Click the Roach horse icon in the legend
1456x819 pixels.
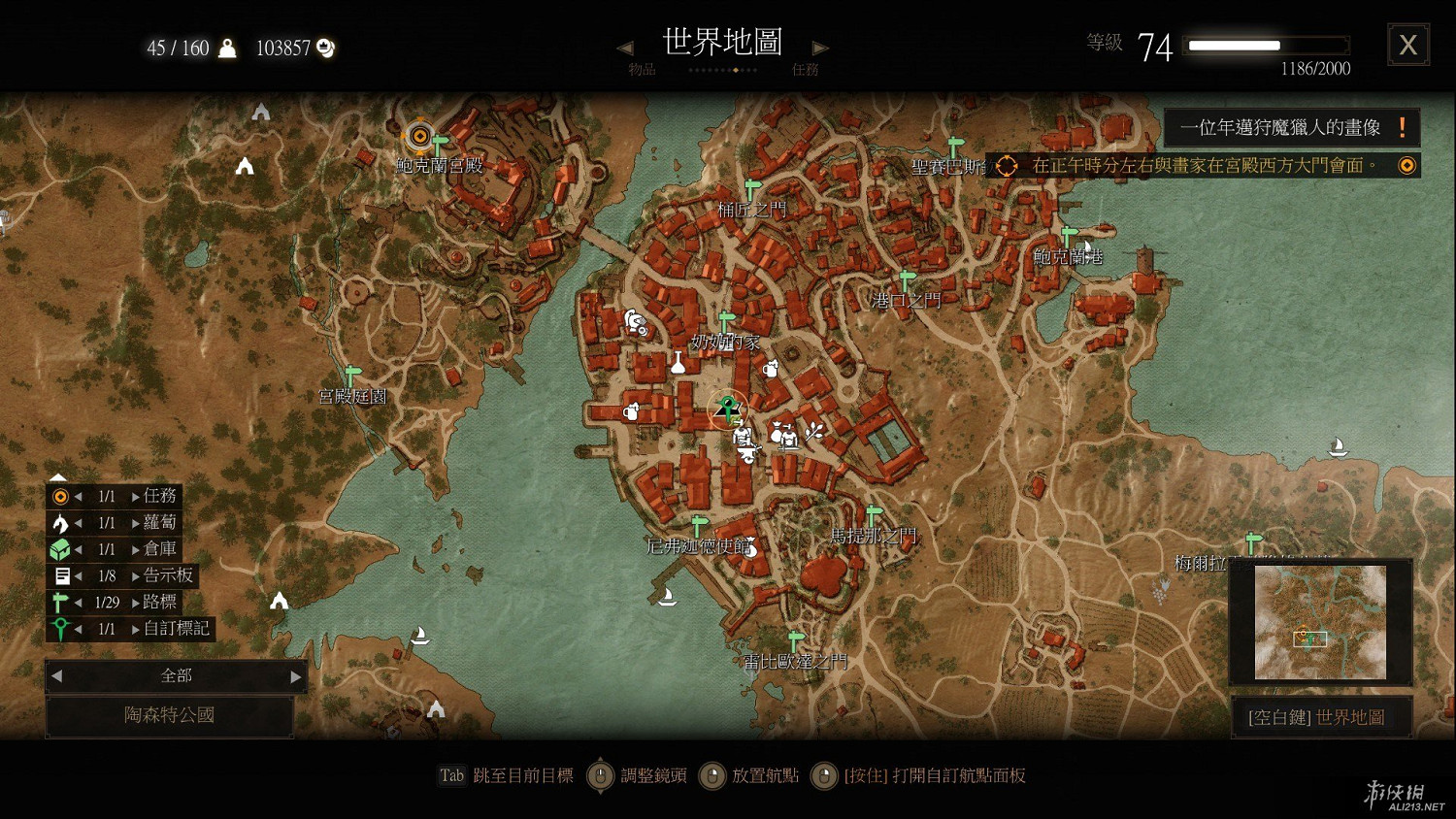(x=60, y=522)
